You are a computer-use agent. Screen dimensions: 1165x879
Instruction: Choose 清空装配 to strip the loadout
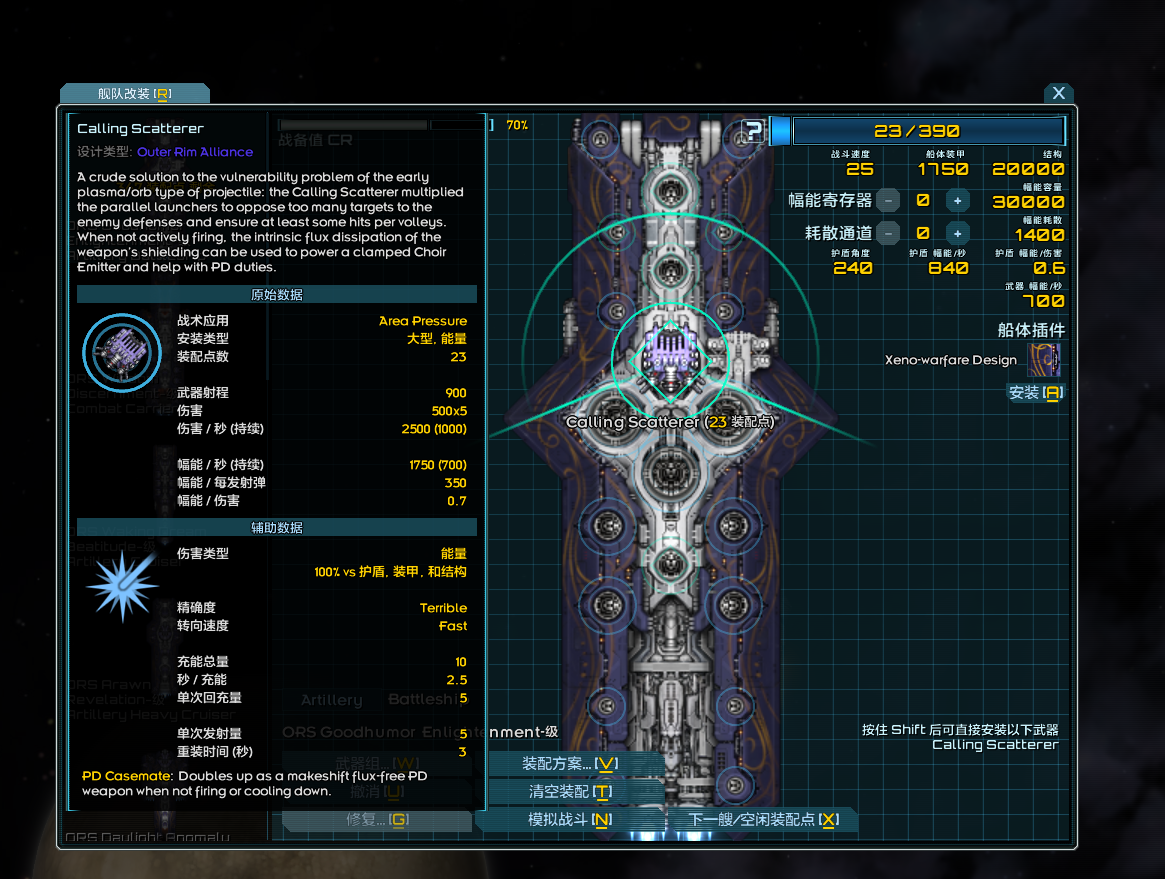[570, 792]
